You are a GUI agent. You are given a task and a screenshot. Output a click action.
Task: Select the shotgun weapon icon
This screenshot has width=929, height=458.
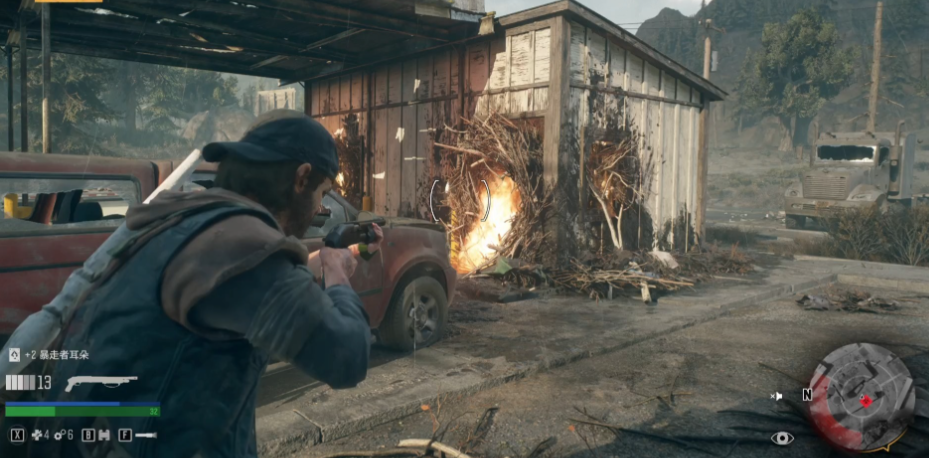click(100, 382)
